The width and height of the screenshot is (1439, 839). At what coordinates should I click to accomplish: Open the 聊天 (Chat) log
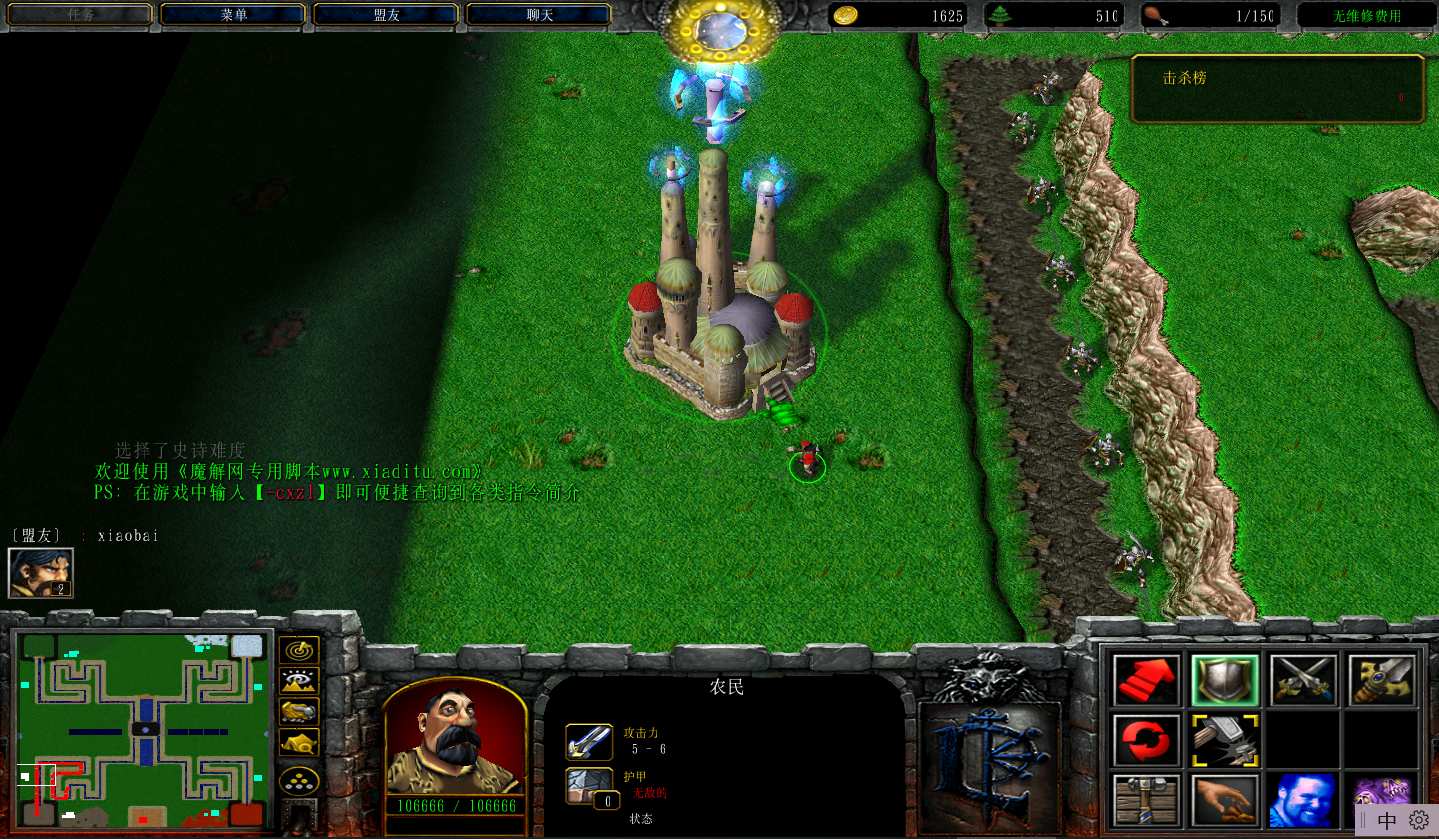point(539,15)
